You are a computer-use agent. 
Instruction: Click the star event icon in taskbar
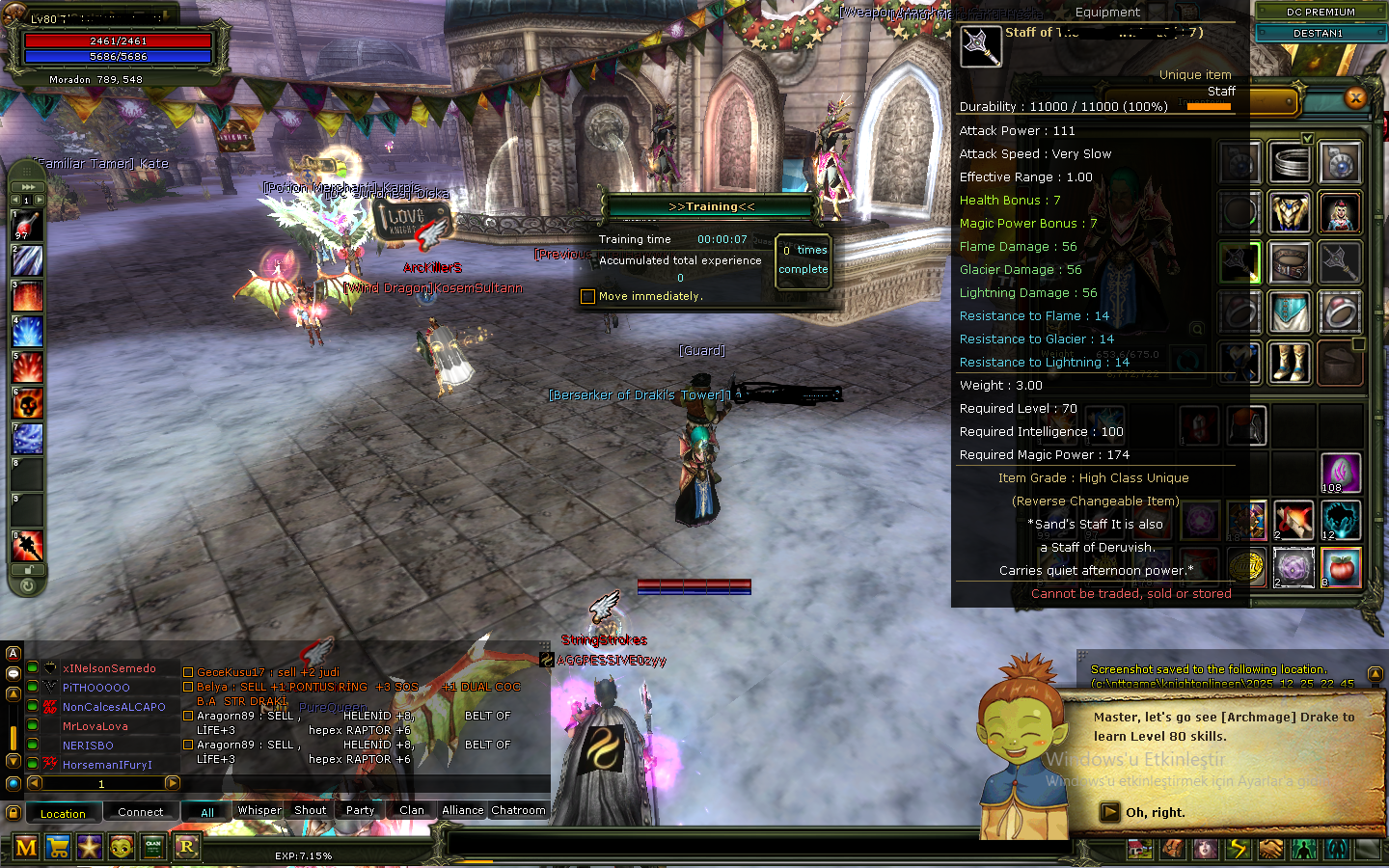click(x=90, y=847)
